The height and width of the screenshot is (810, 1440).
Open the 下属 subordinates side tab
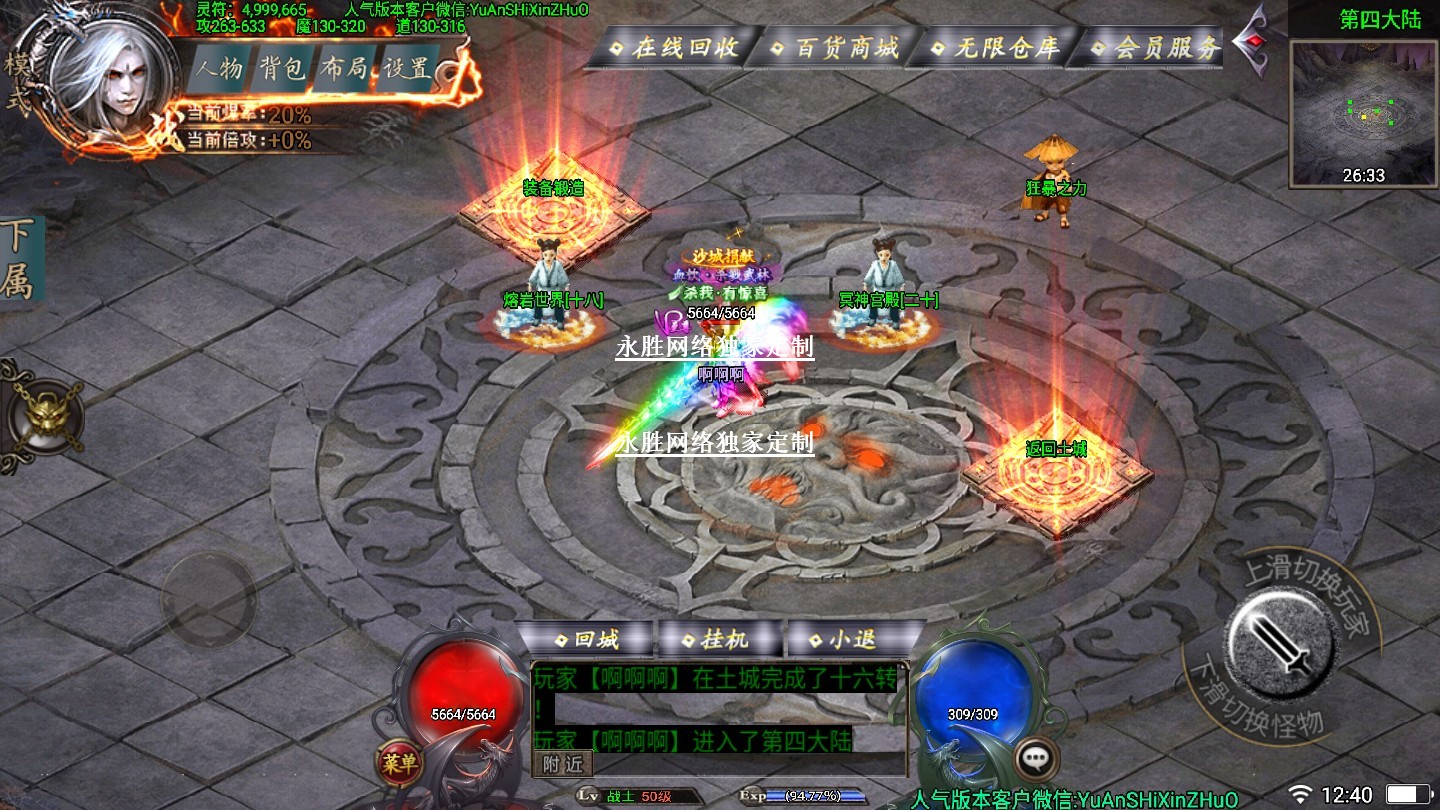[x=18, y=260]
